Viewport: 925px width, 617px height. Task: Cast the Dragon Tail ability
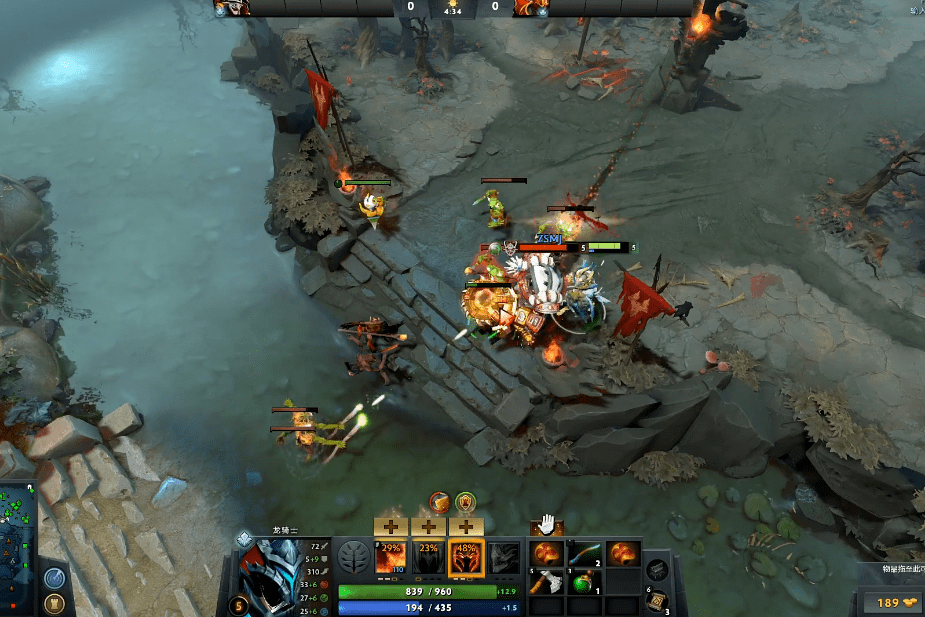428,558
